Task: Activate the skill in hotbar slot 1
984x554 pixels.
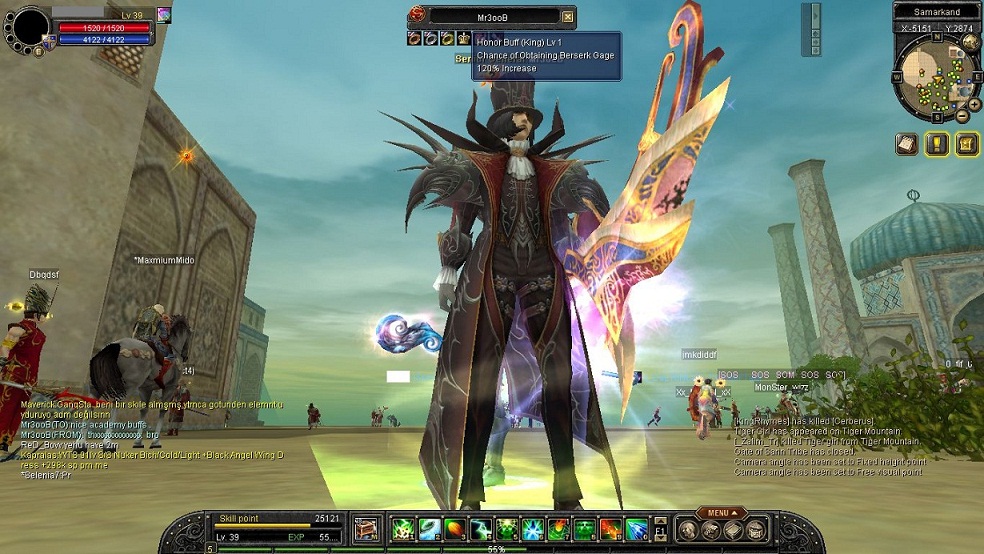Action: [x=403, y=529]
